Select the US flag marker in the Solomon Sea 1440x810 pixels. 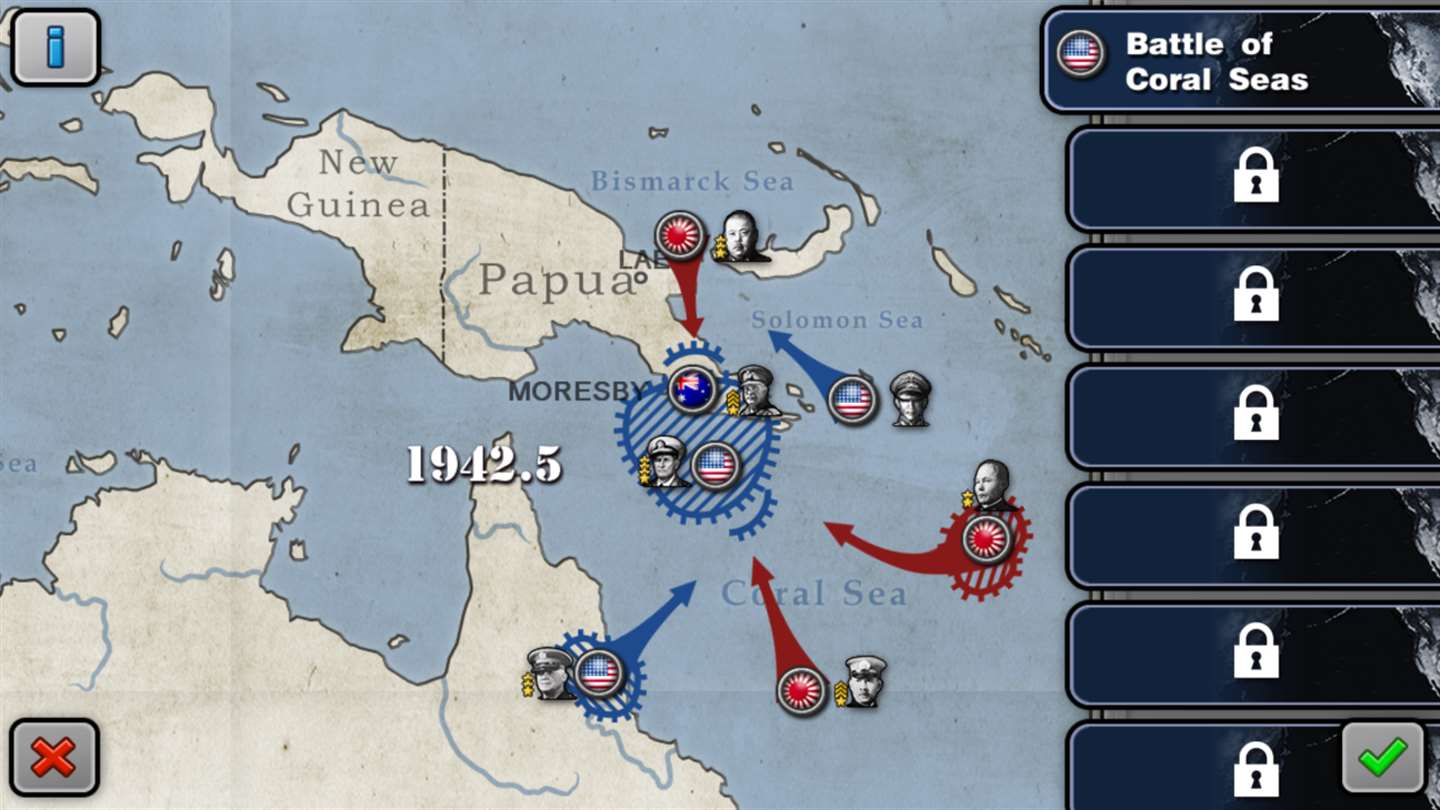(x=853, y=400)
